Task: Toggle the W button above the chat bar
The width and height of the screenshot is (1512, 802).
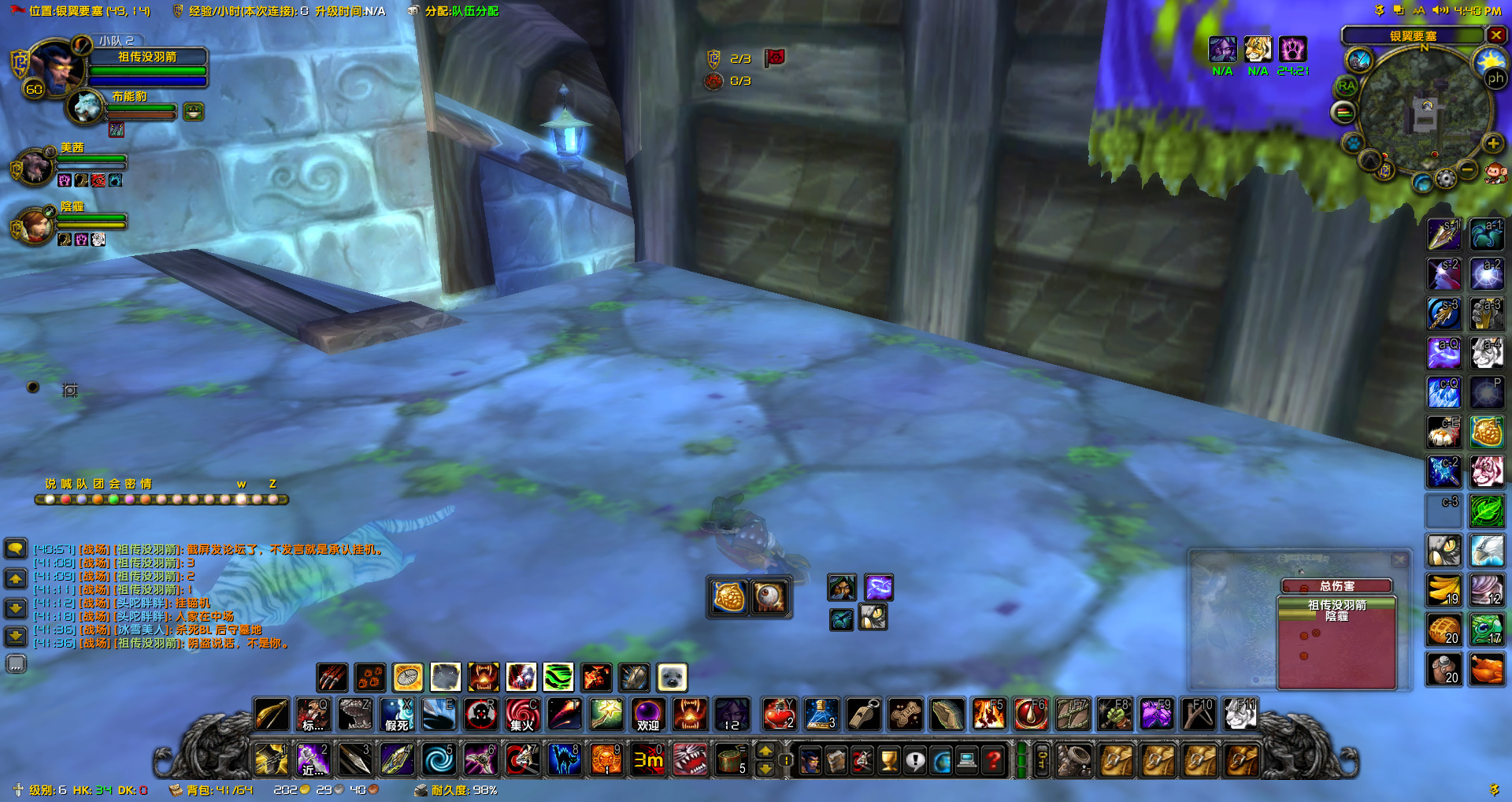Action: pyautogui.click(x=241, y=484)
